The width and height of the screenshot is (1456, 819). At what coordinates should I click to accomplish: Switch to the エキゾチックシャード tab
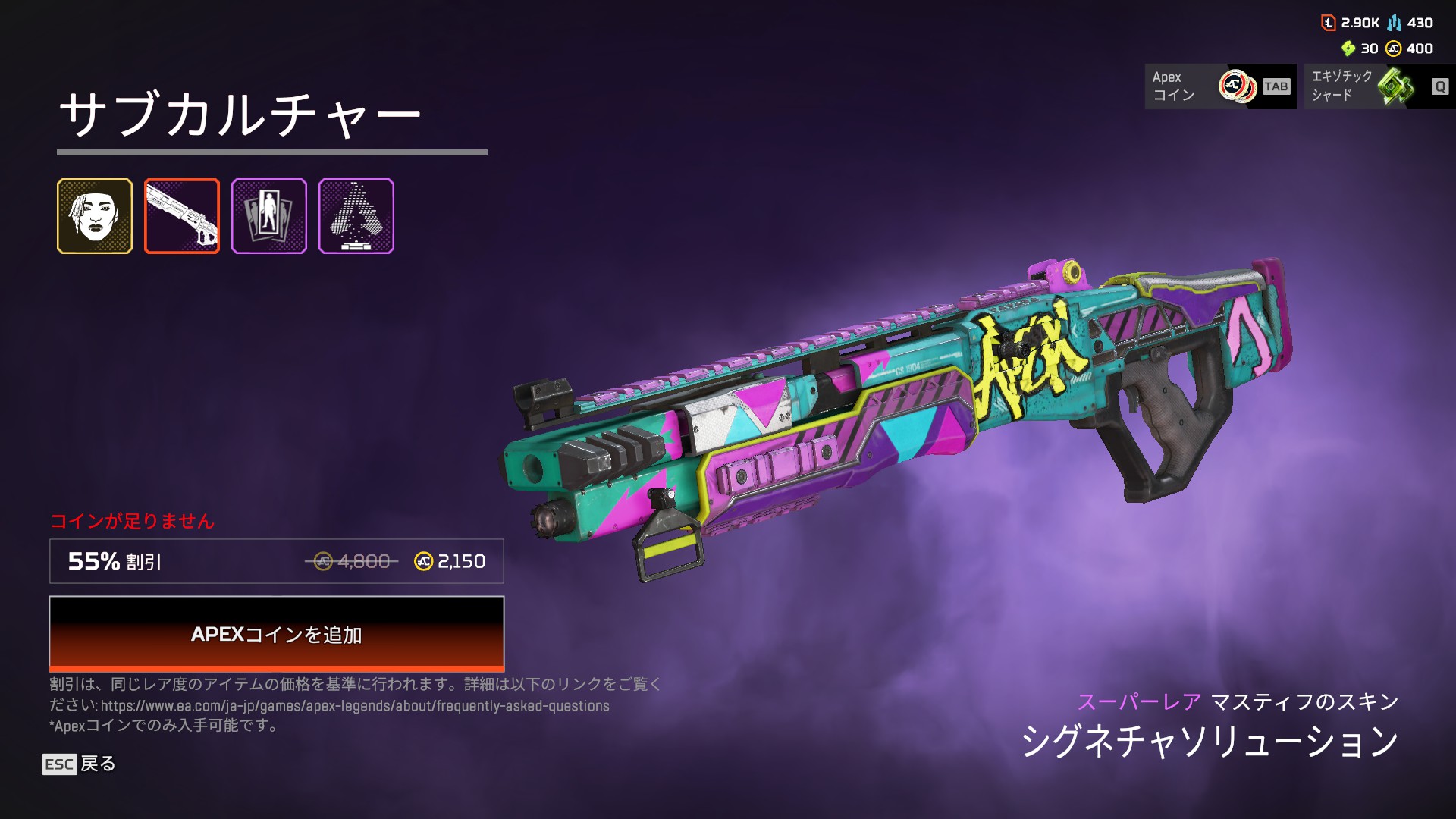[1379, 86]
